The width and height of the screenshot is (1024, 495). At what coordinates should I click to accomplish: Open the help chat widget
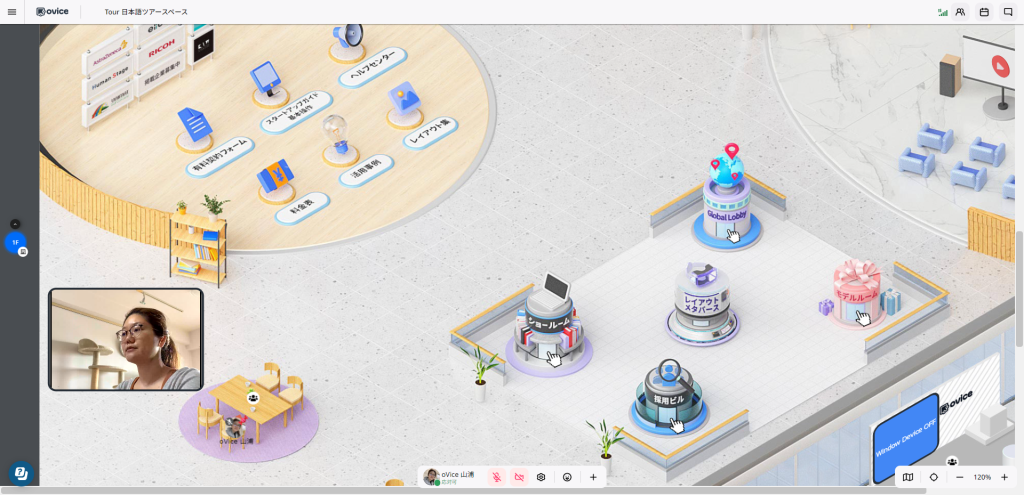click(x=19, y=473)
